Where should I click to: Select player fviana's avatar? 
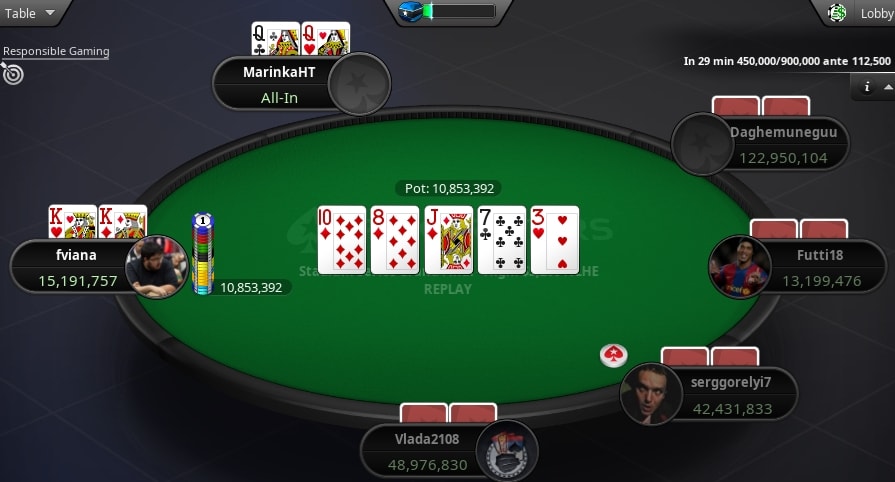coord(156,267)
